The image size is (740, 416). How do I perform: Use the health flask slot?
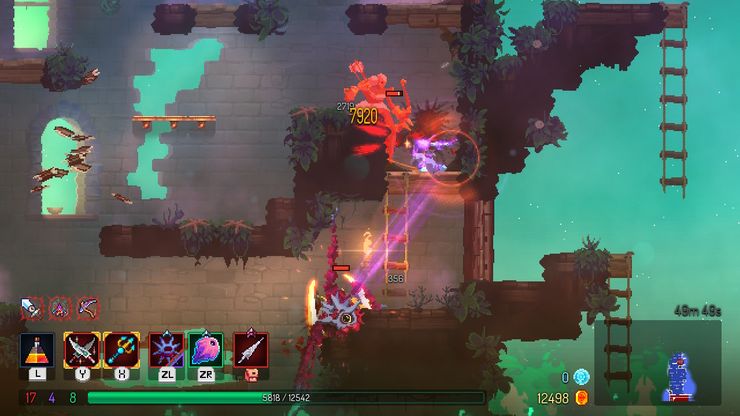pyautogui.click(x=37, y=351)
